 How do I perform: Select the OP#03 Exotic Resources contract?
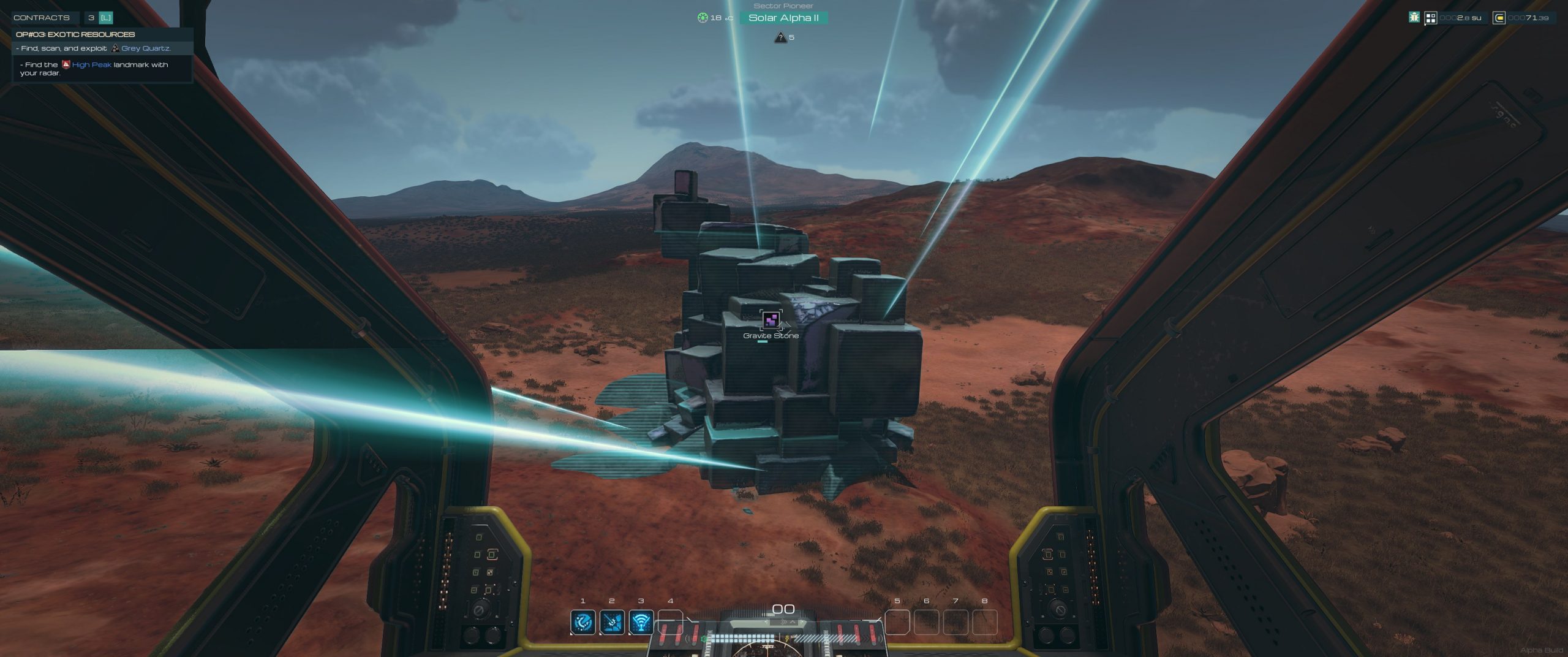click(75, 34)
